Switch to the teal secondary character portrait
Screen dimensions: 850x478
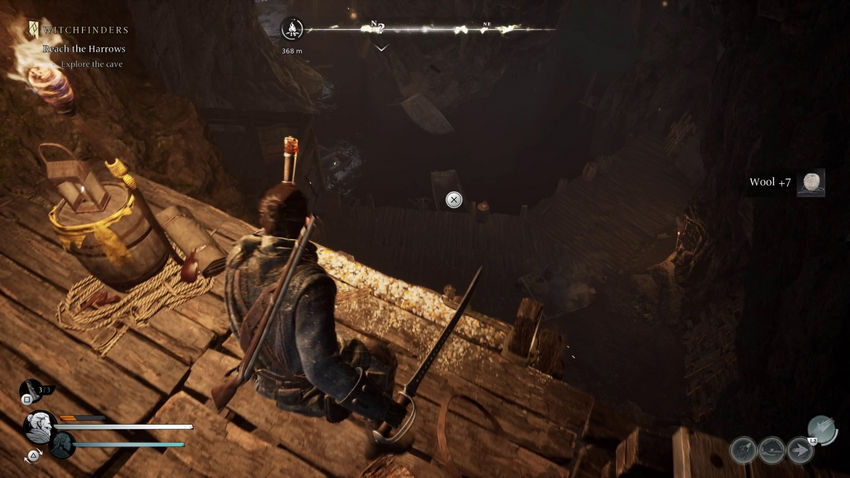[62, 445]
